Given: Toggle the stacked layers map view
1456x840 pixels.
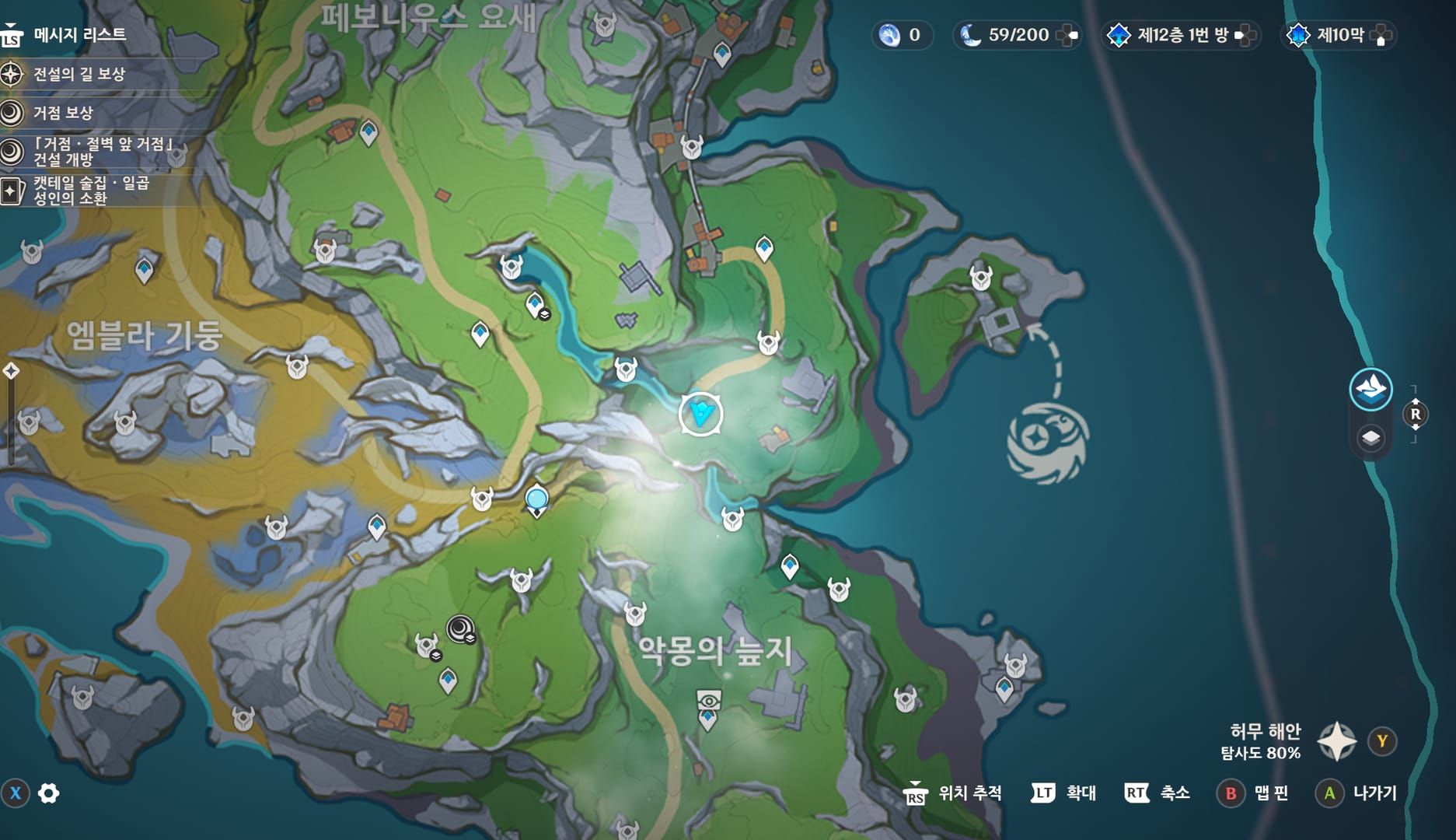Looking at the screenshot, I should (1370, 438).
